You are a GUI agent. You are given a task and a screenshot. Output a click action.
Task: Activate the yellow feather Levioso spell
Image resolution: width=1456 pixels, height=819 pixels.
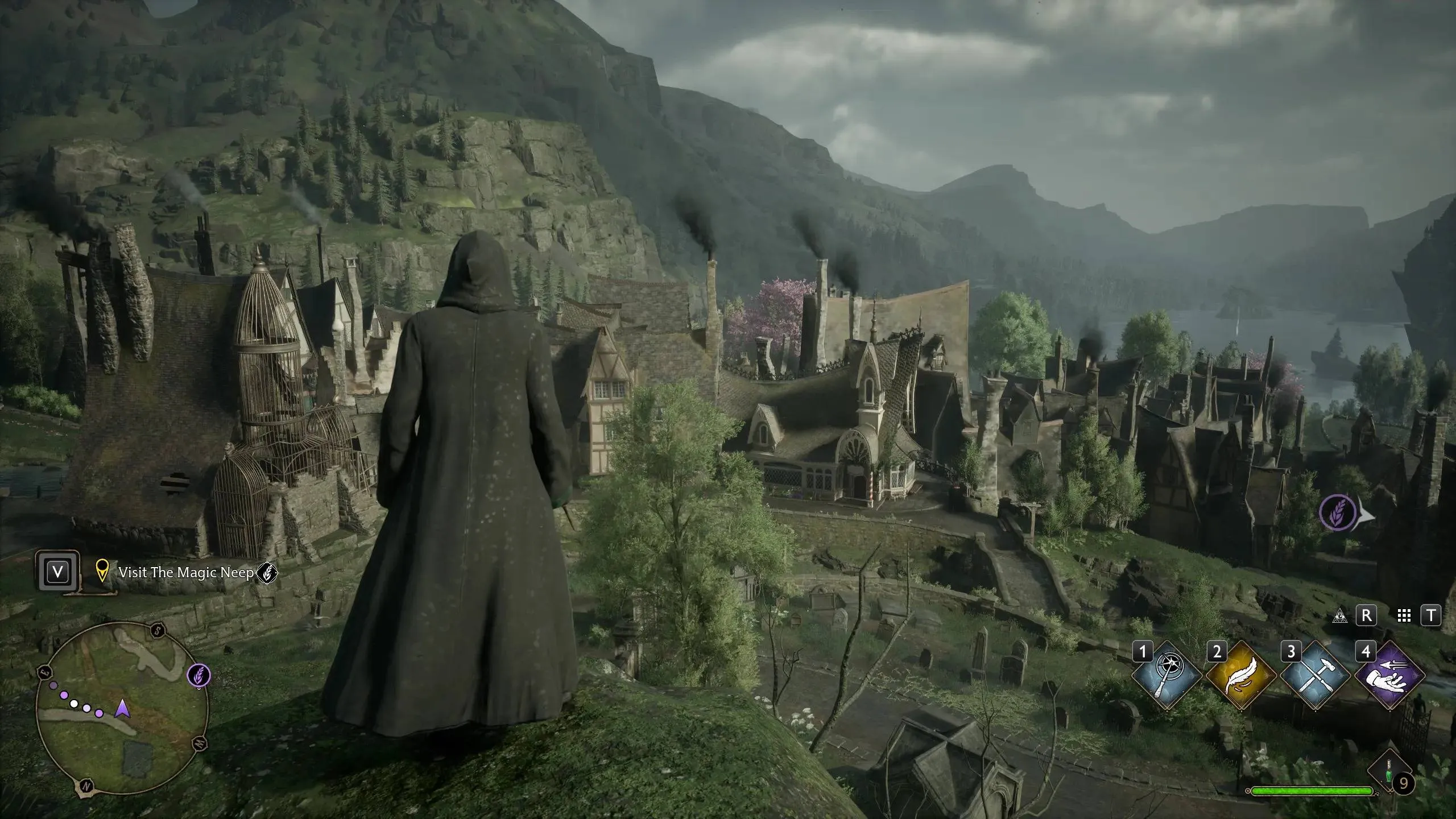[1240, 676]
